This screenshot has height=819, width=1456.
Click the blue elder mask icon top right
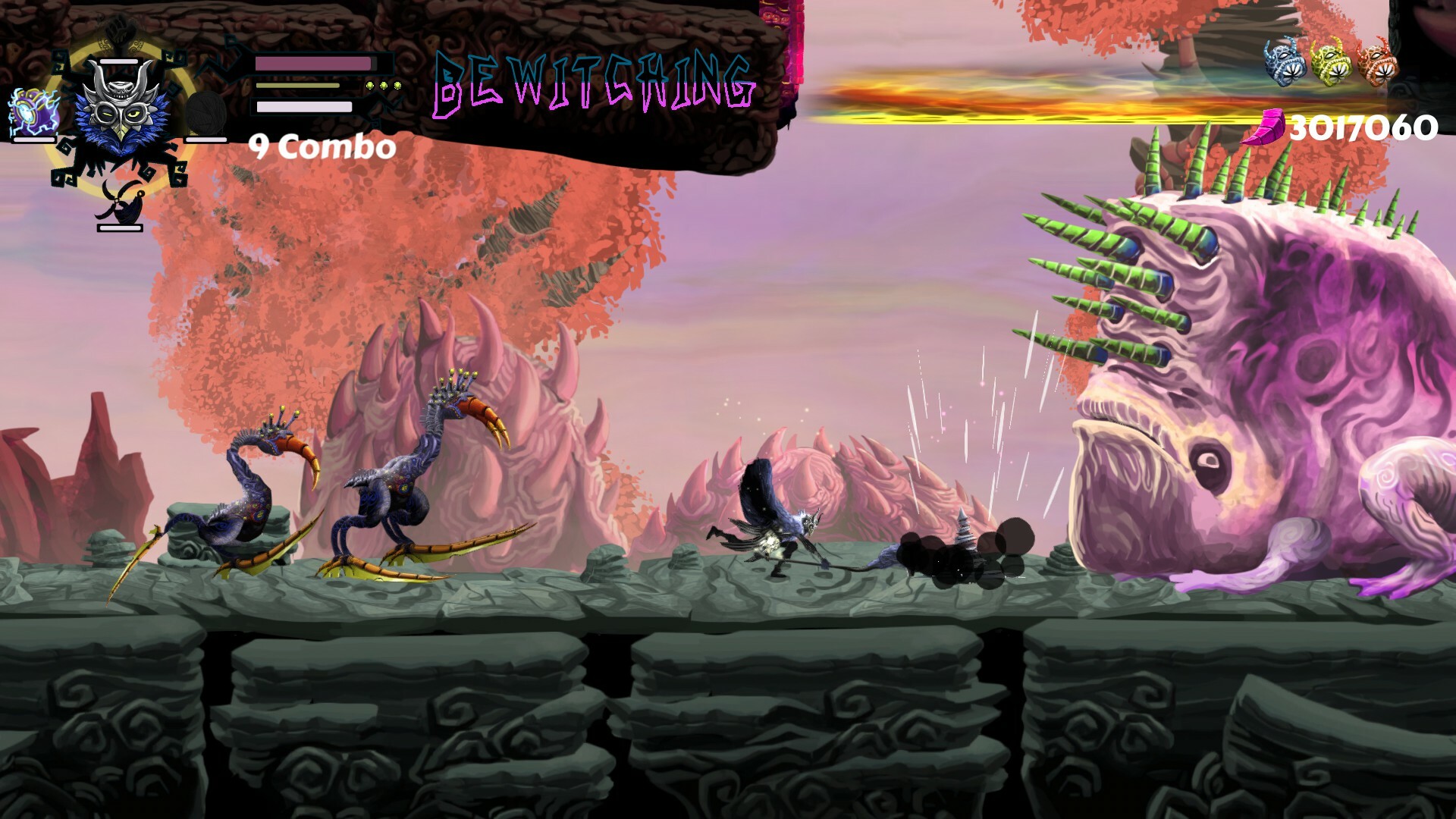click(x=1285, y=61)
